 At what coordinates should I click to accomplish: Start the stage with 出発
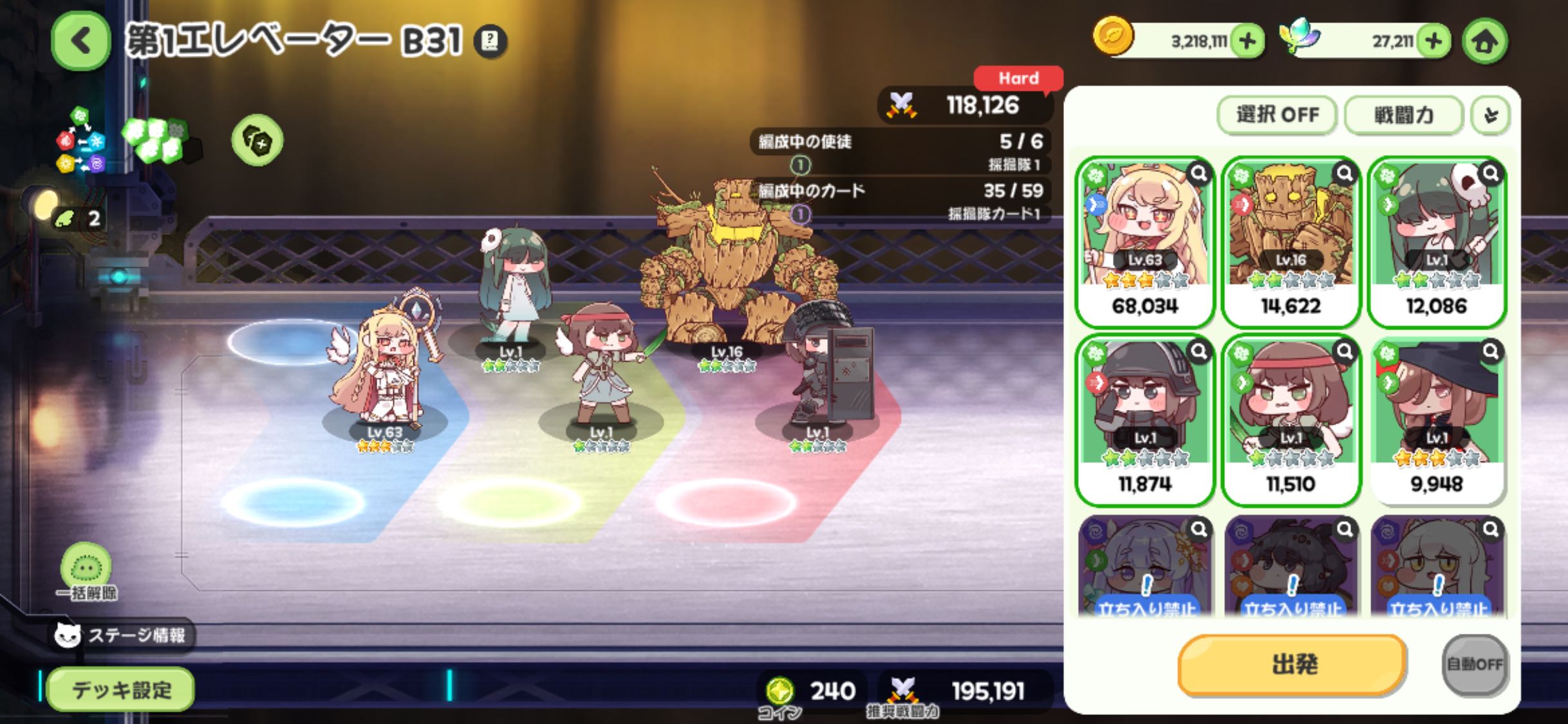click(x=1293, y=664)
